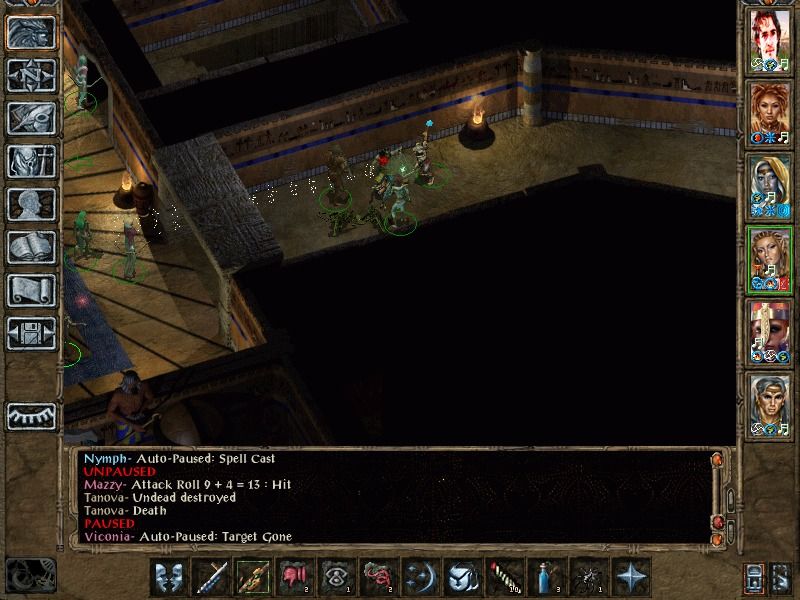Screen dimensions: 800x600
Task: Click the rest eye button
Action: click(x=31, y=414)
